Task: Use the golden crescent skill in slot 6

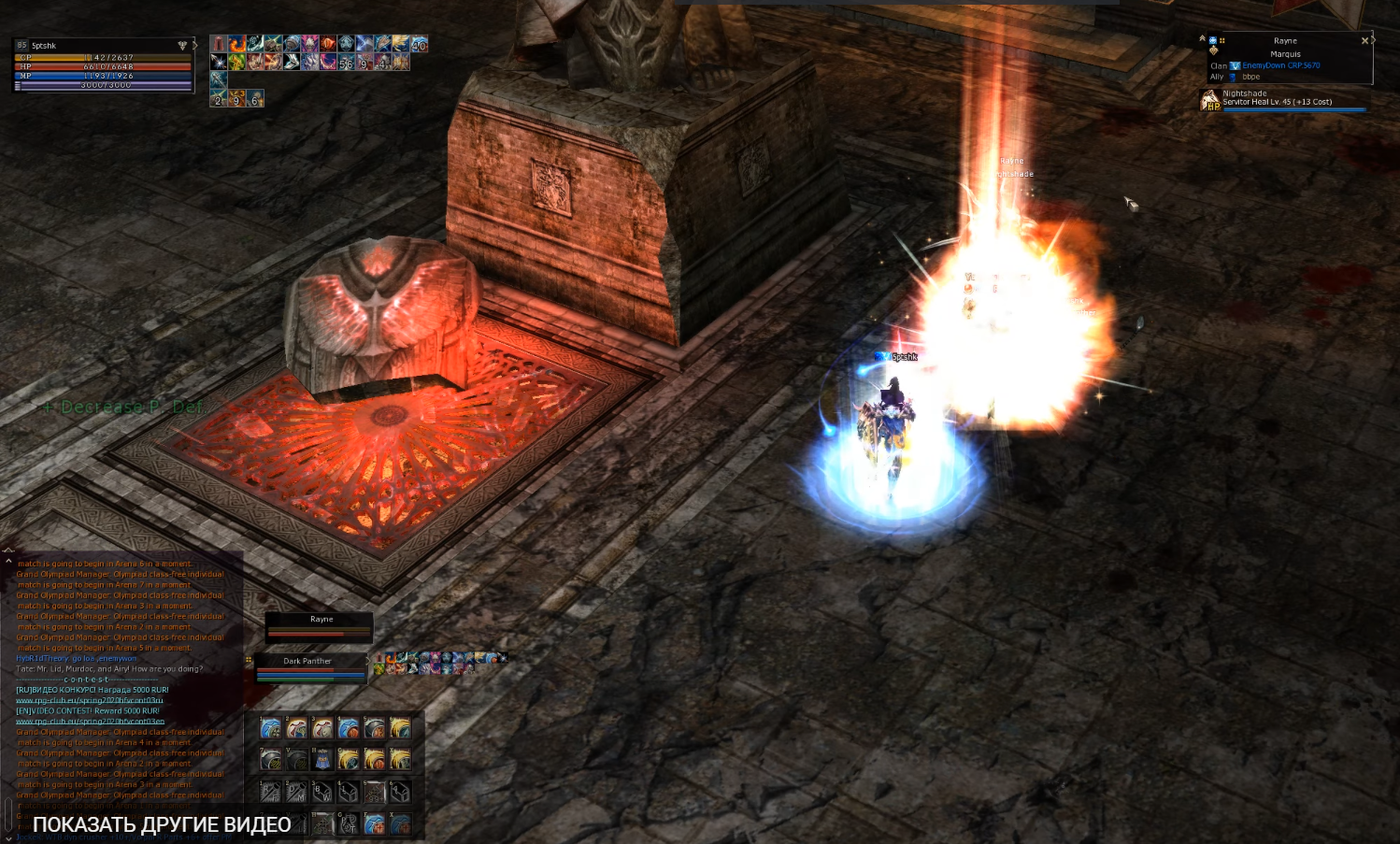Action: pos(400,728)
